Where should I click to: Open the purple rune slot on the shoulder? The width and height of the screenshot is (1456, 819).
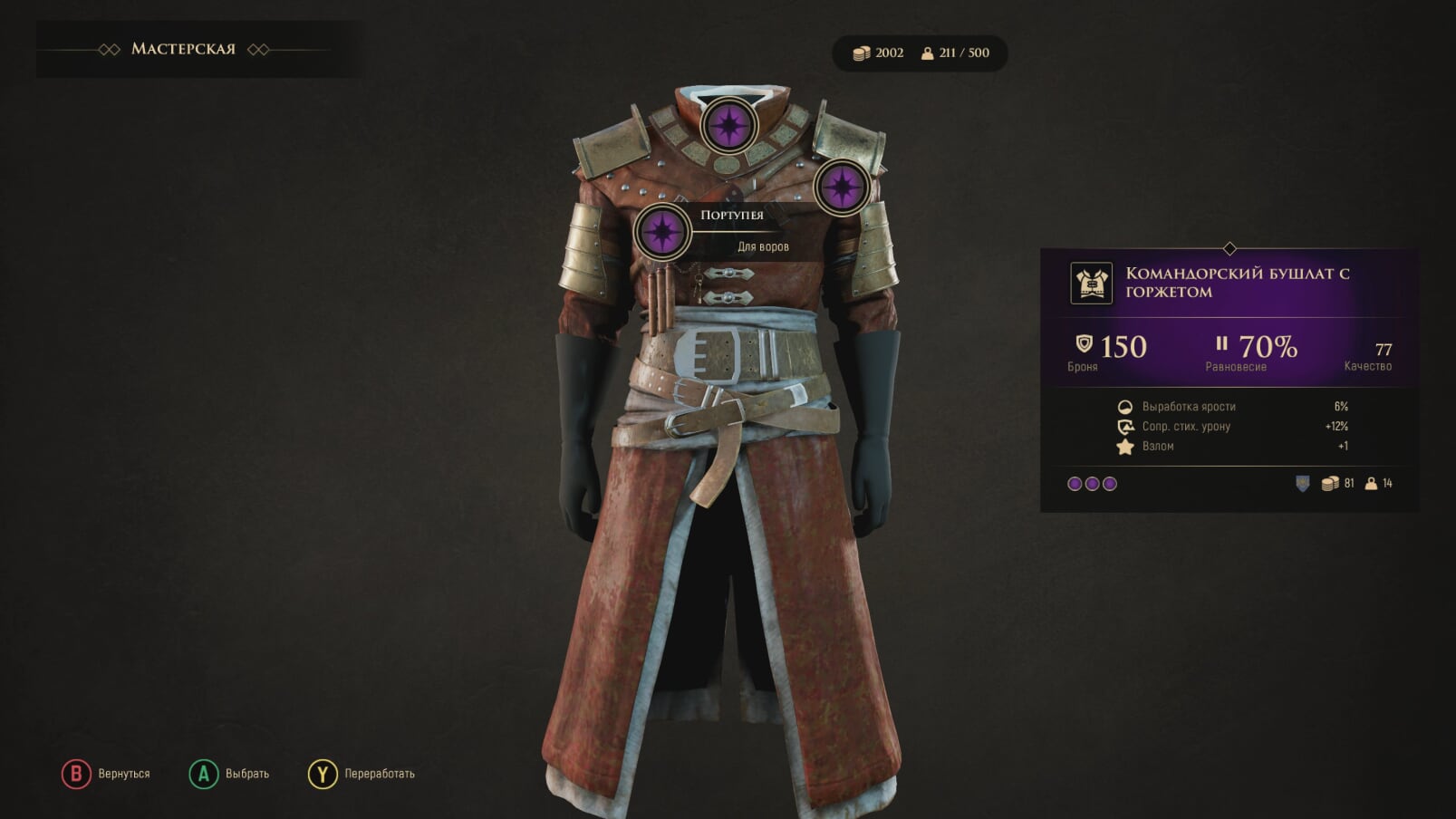[x=842, y=187]
